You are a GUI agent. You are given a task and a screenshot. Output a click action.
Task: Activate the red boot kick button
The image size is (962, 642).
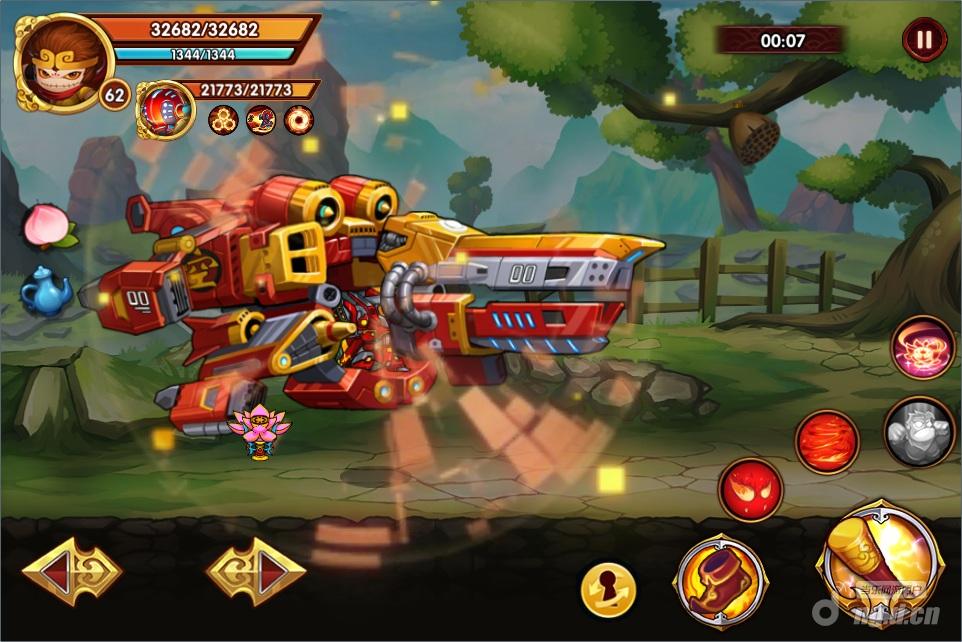click(721, 582)
